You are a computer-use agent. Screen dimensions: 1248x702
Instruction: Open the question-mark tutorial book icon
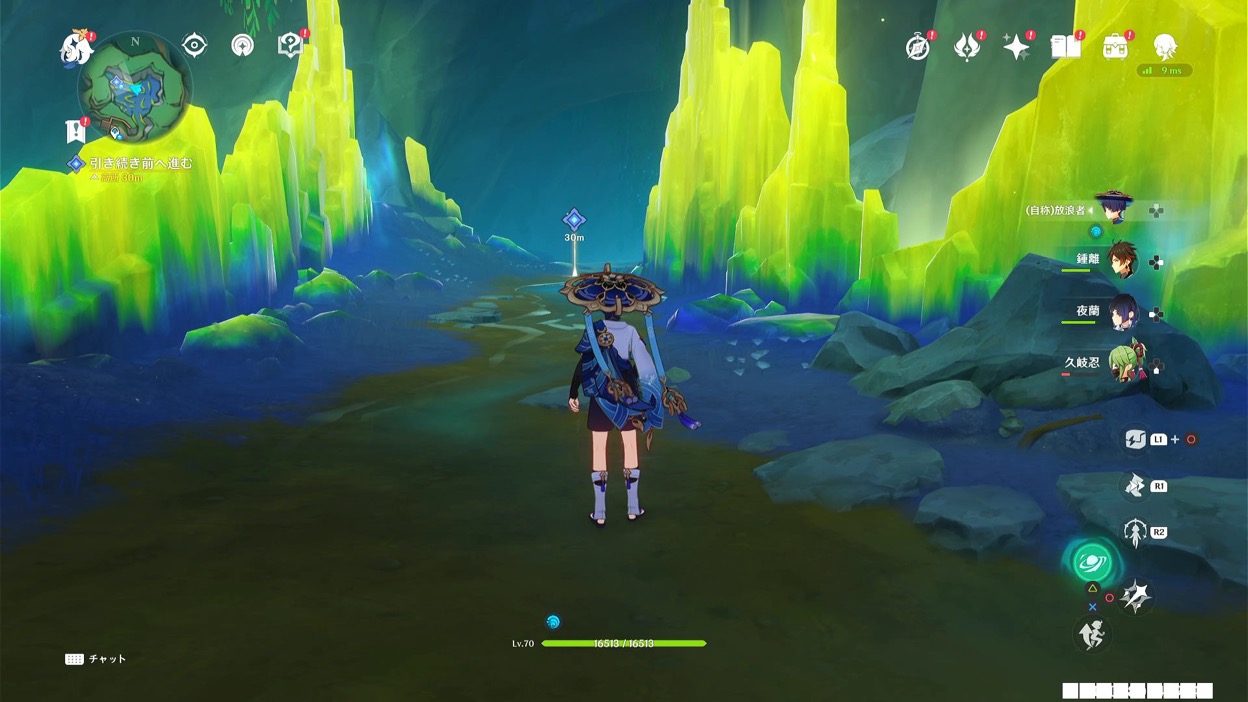290,45
